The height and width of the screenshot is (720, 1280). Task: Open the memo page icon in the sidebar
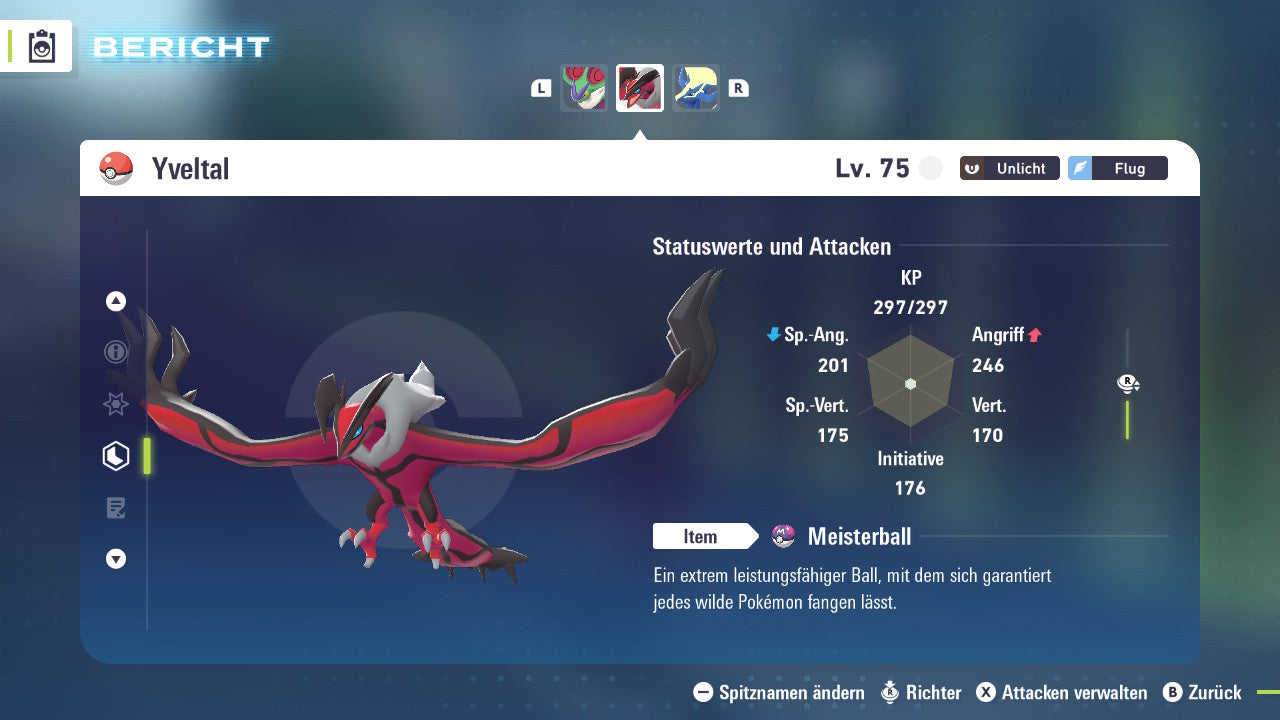tap(115, 507)
